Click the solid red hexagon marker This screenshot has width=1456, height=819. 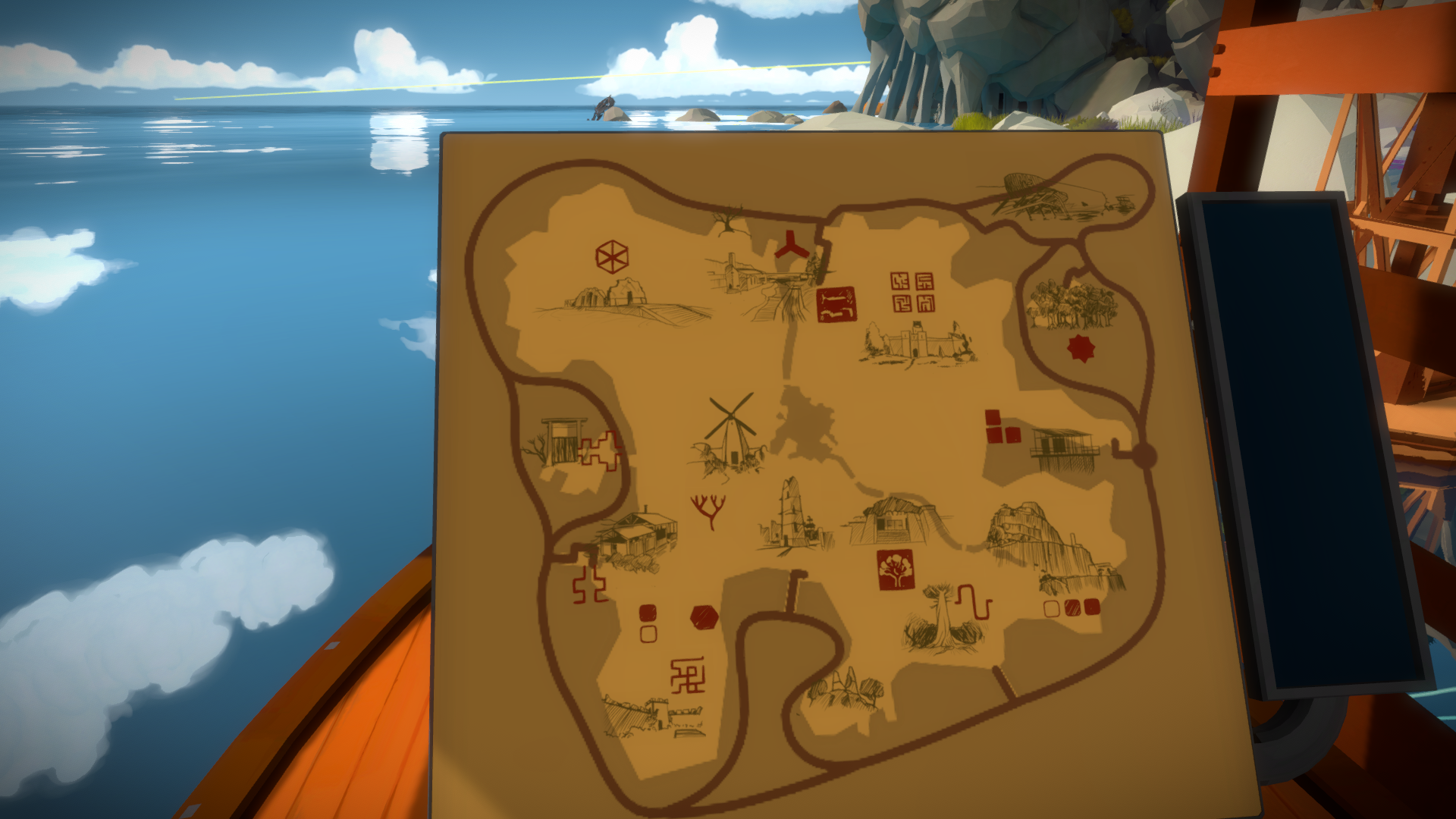click(x=704, y=617)
